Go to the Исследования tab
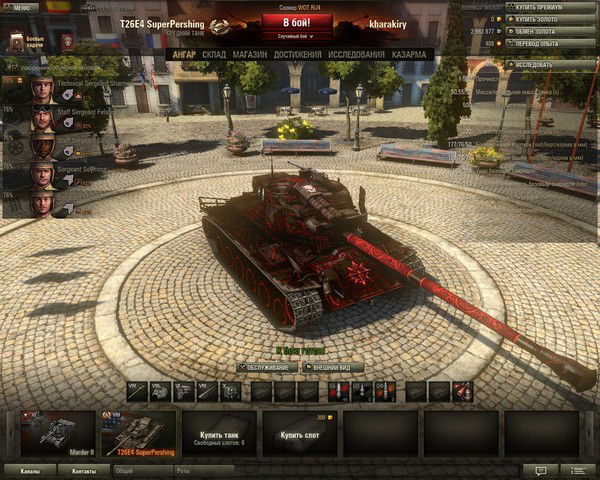The height and width of the screenshot is (480, 600). [357, 54]
